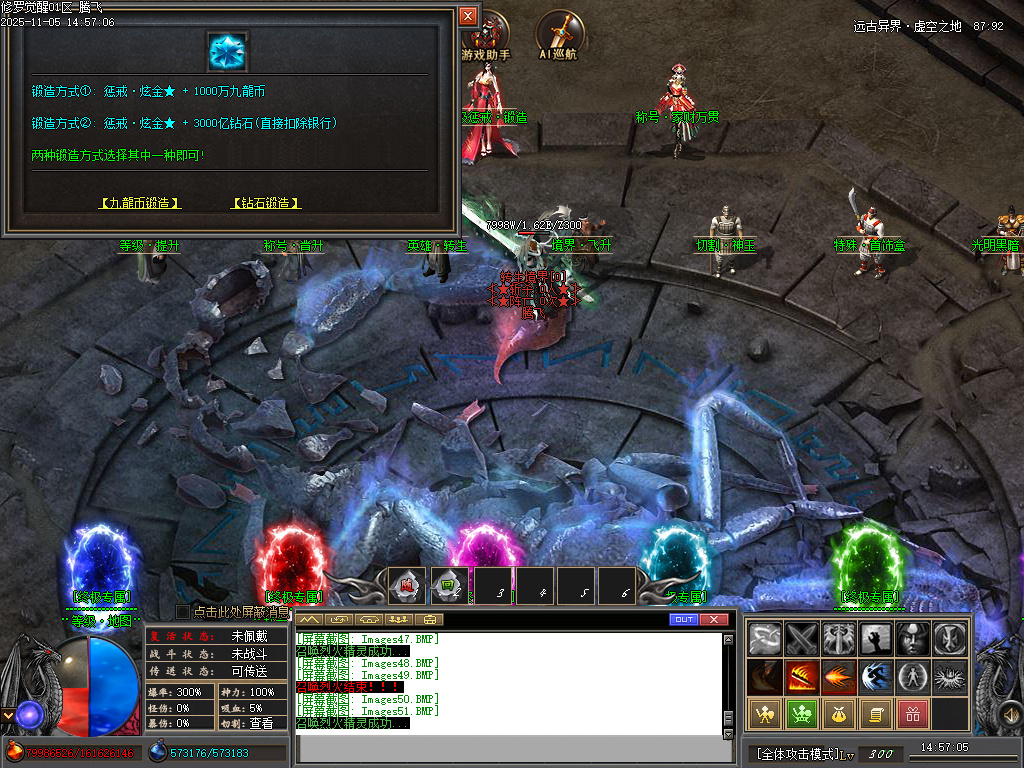Use the crossed swords skill icon
The height and width of the screenshot is (768, 1024).
[x=802, y=639]
